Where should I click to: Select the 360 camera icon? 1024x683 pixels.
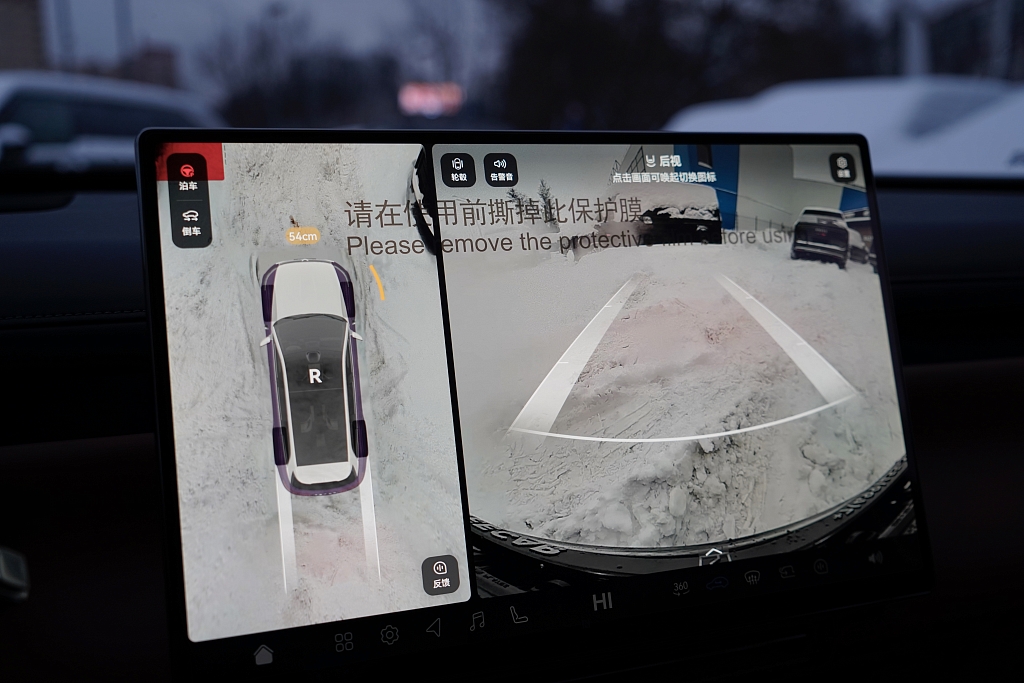tap(681, 587)
